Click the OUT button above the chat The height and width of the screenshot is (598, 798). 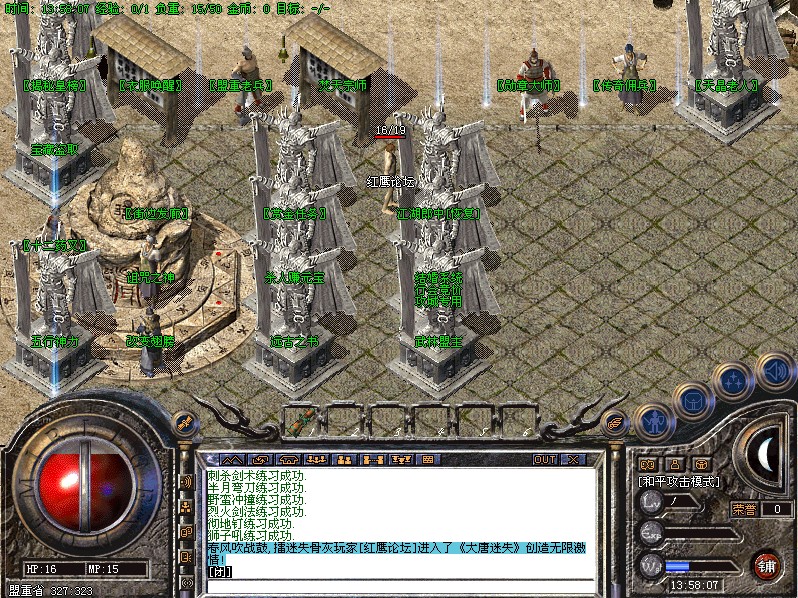pyautogui.click(x=544, y=459)
